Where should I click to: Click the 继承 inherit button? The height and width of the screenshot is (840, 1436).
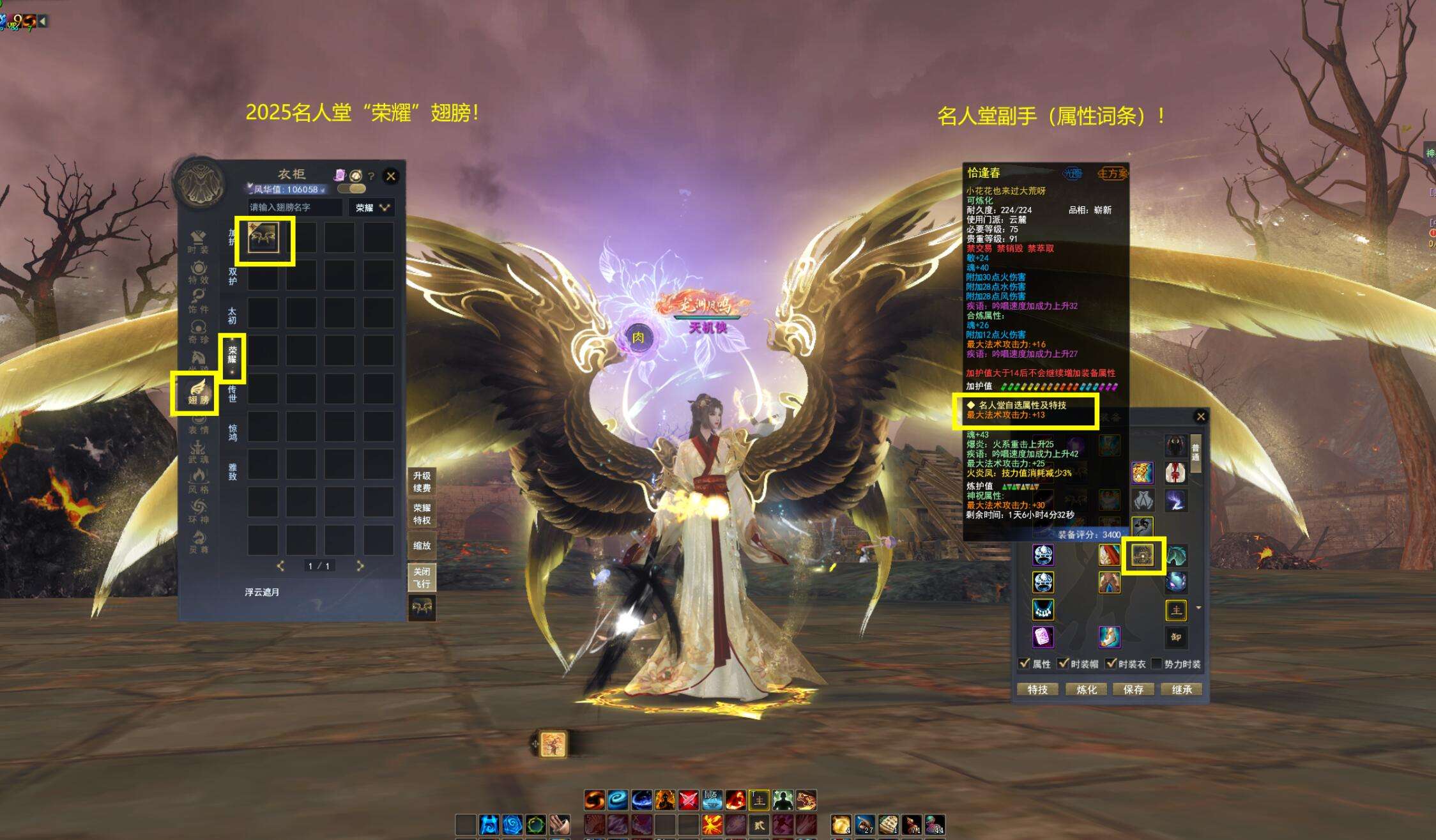click(1182, 689)
